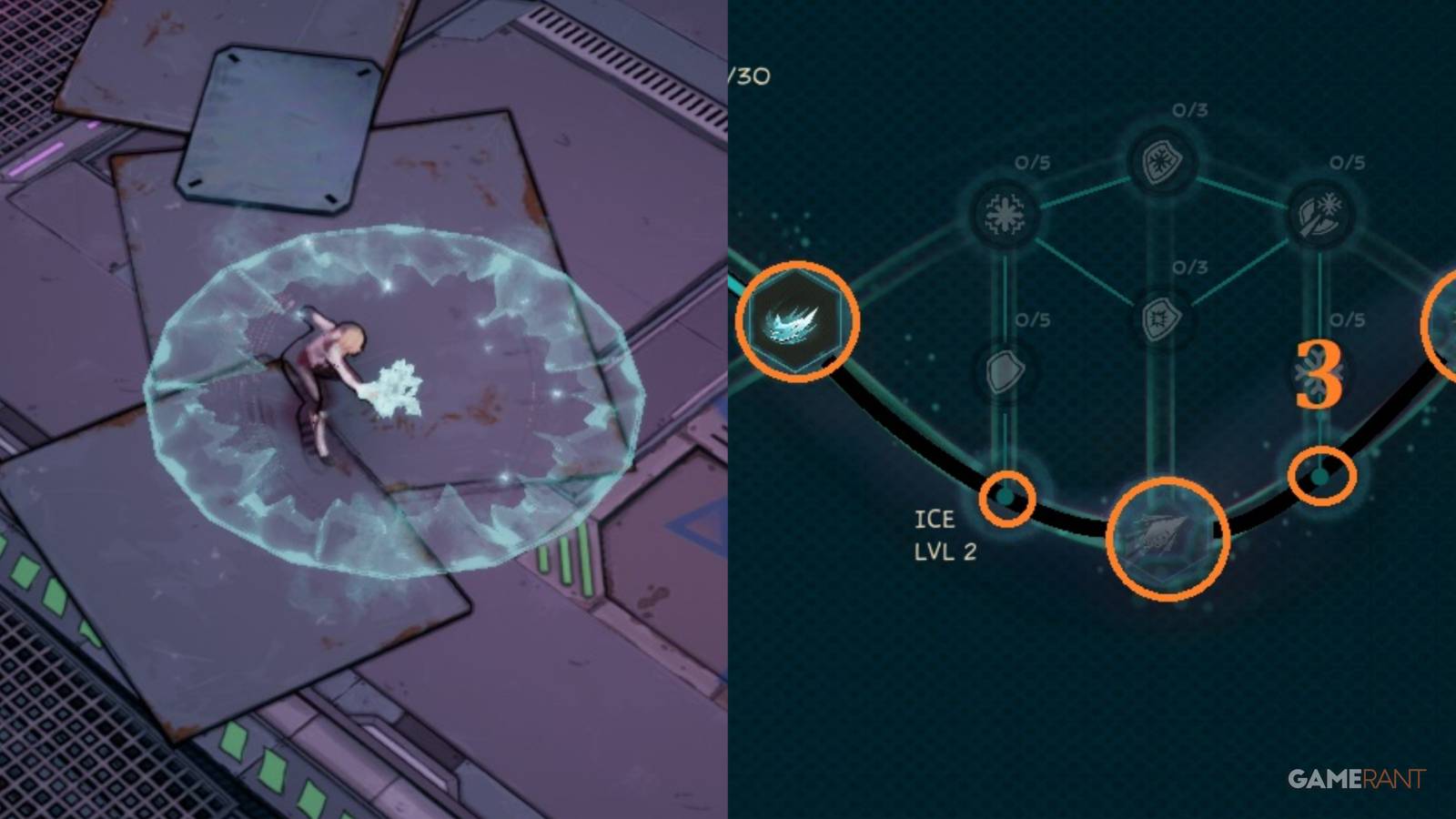Toggle the small circled node beside ICE LVL 2

pyautogui.click(x=1008, y=500)
